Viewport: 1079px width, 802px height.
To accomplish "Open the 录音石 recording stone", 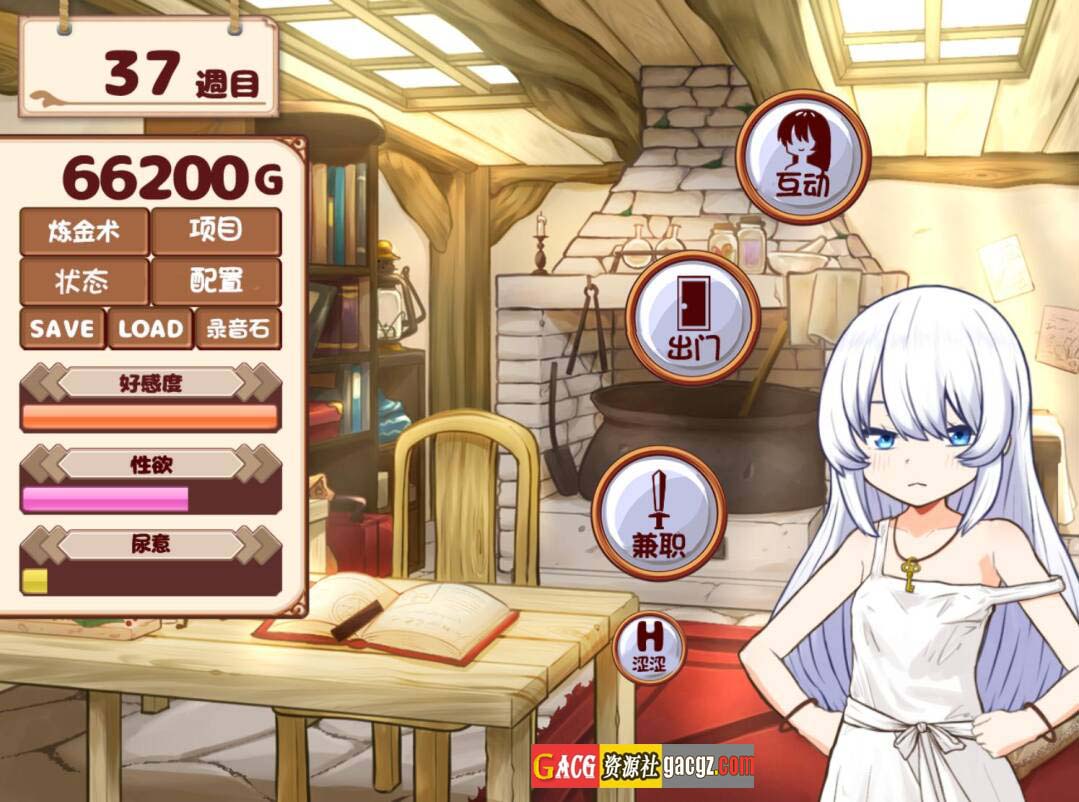I will tap(238, 329).
